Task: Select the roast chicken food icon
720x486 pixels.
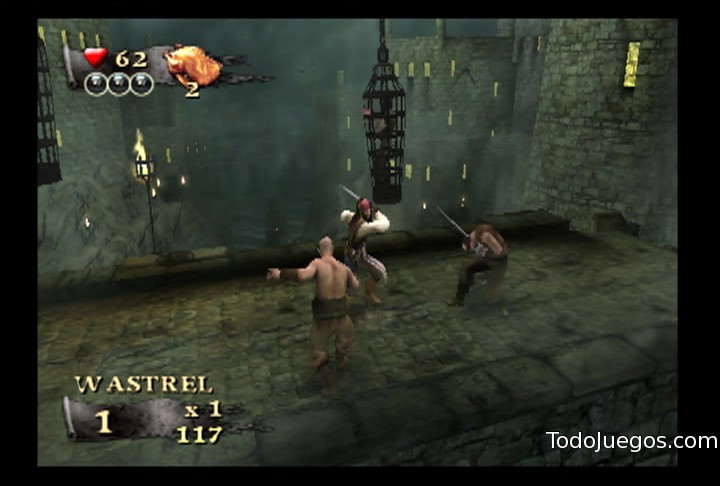Action: point(193,65)
